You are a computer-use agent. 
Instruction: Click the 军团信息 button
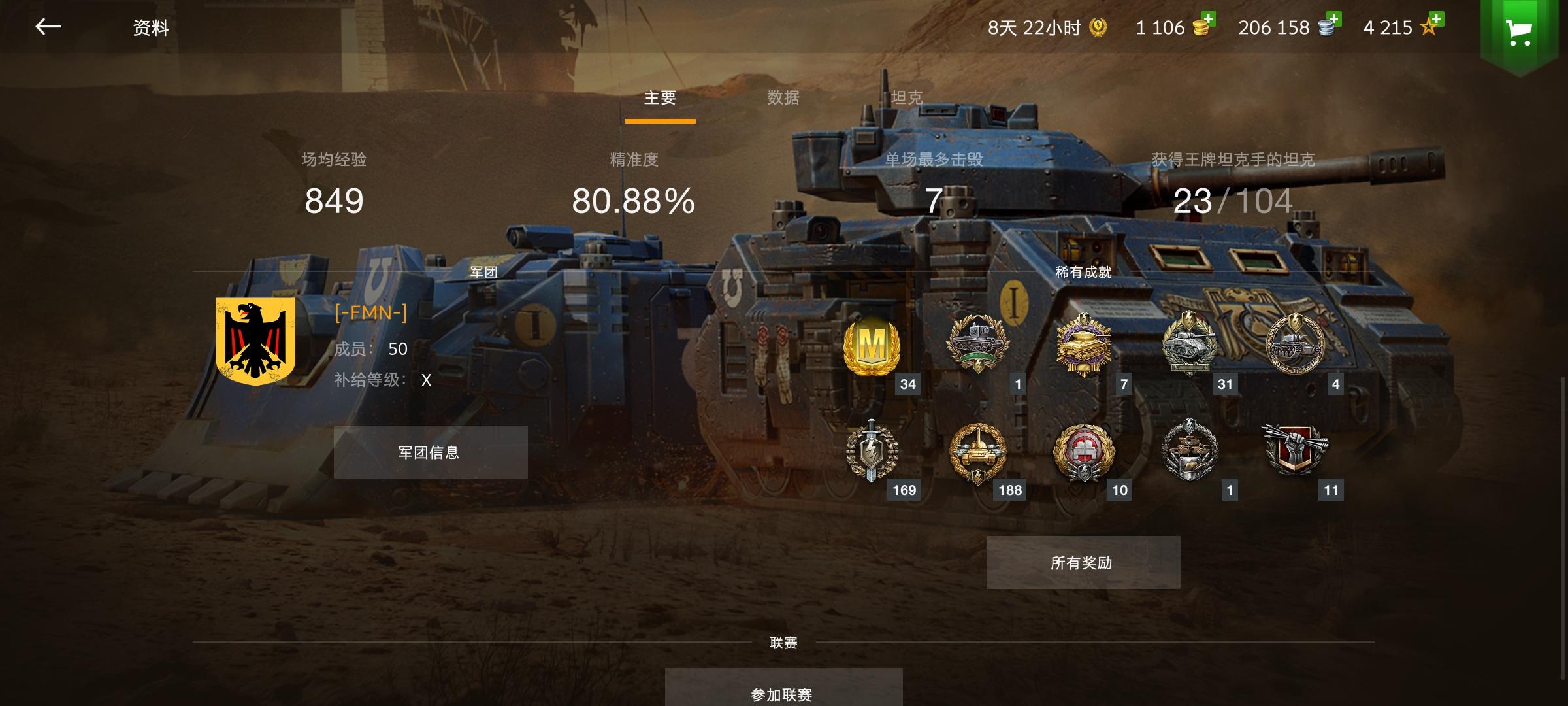click(x=431, y=452)
